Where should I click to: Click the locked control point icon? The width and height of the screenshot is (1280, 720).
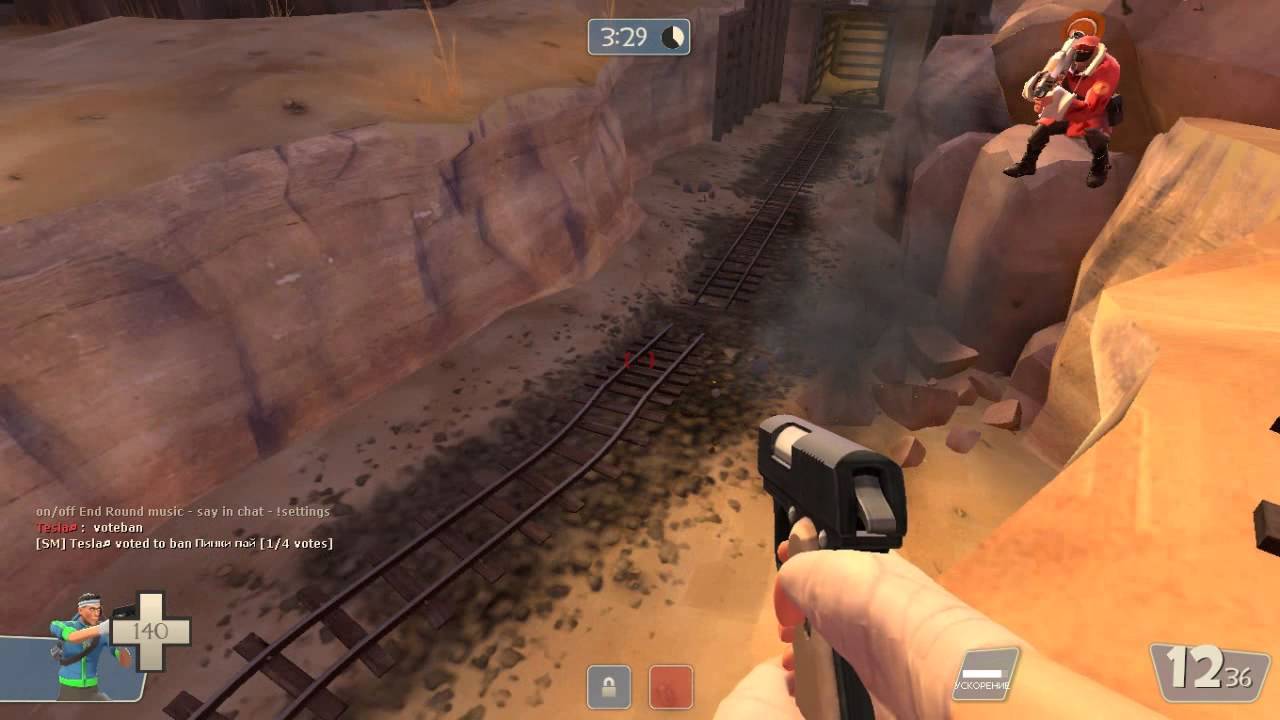coord(608,687)
